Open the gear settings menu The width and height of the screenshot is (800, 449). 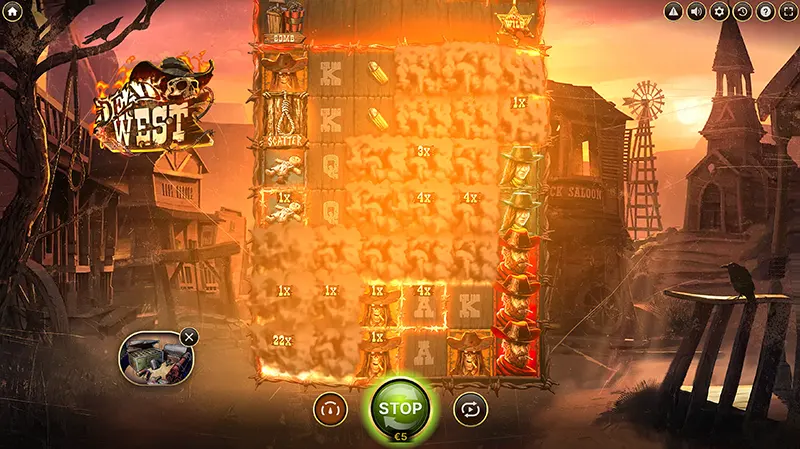click(719, 12)
